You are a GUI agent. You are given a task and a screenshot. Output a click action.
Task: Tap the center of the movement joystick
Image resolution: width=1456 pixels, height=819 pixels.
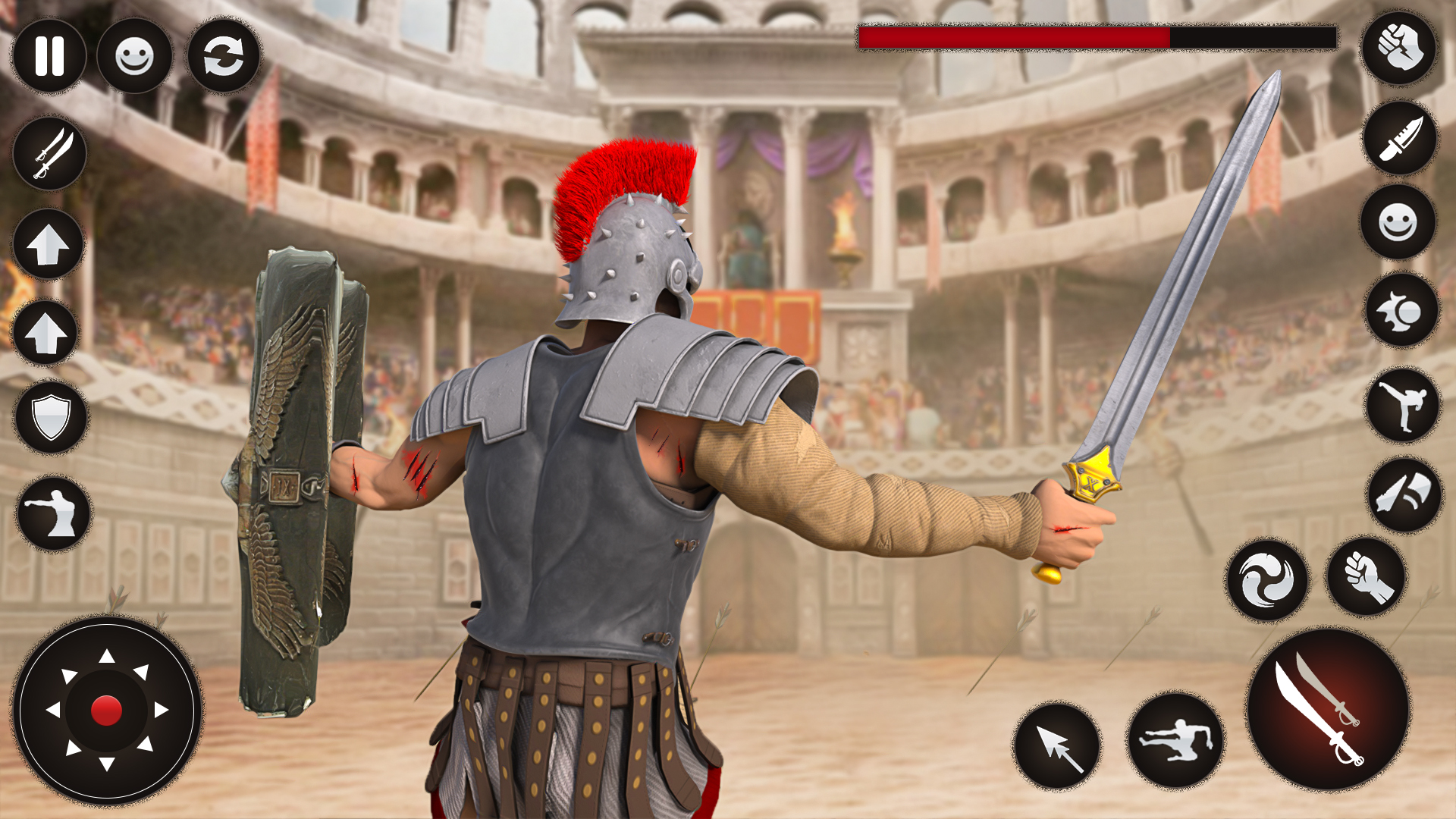[106, 709]
